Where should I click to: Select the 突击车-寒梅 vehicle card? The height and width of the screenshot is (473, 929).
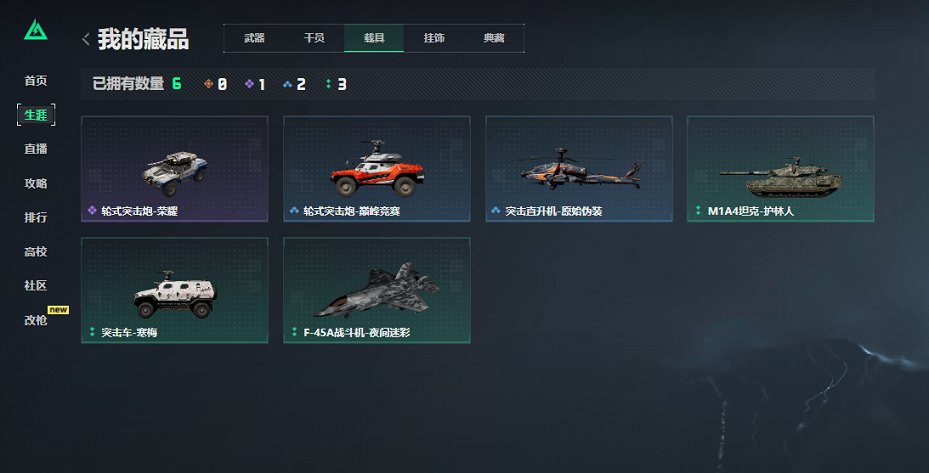(174, 290)
